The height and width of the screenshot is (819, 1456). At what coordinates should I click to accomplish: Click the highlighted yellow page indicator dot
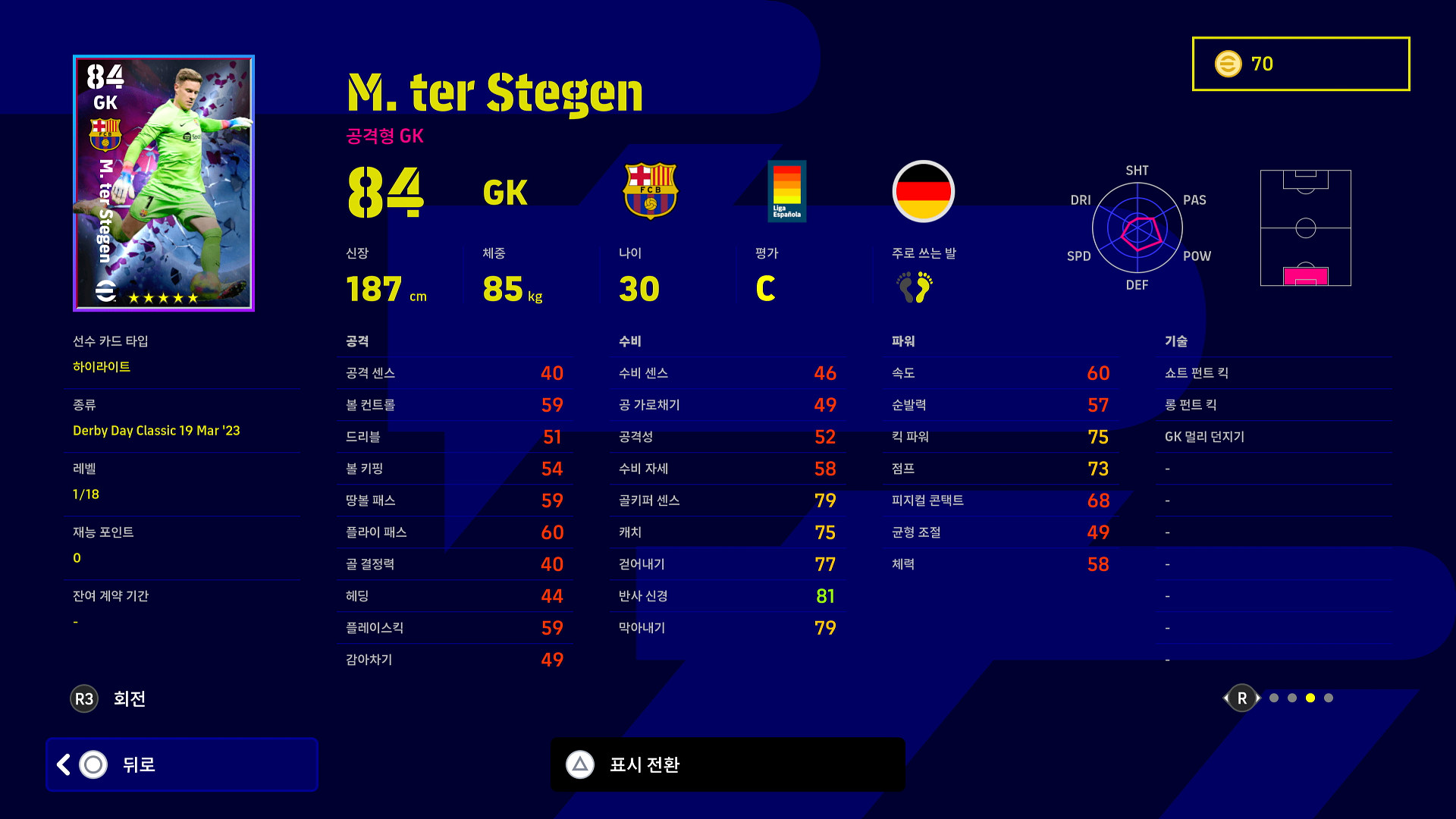1310,698
